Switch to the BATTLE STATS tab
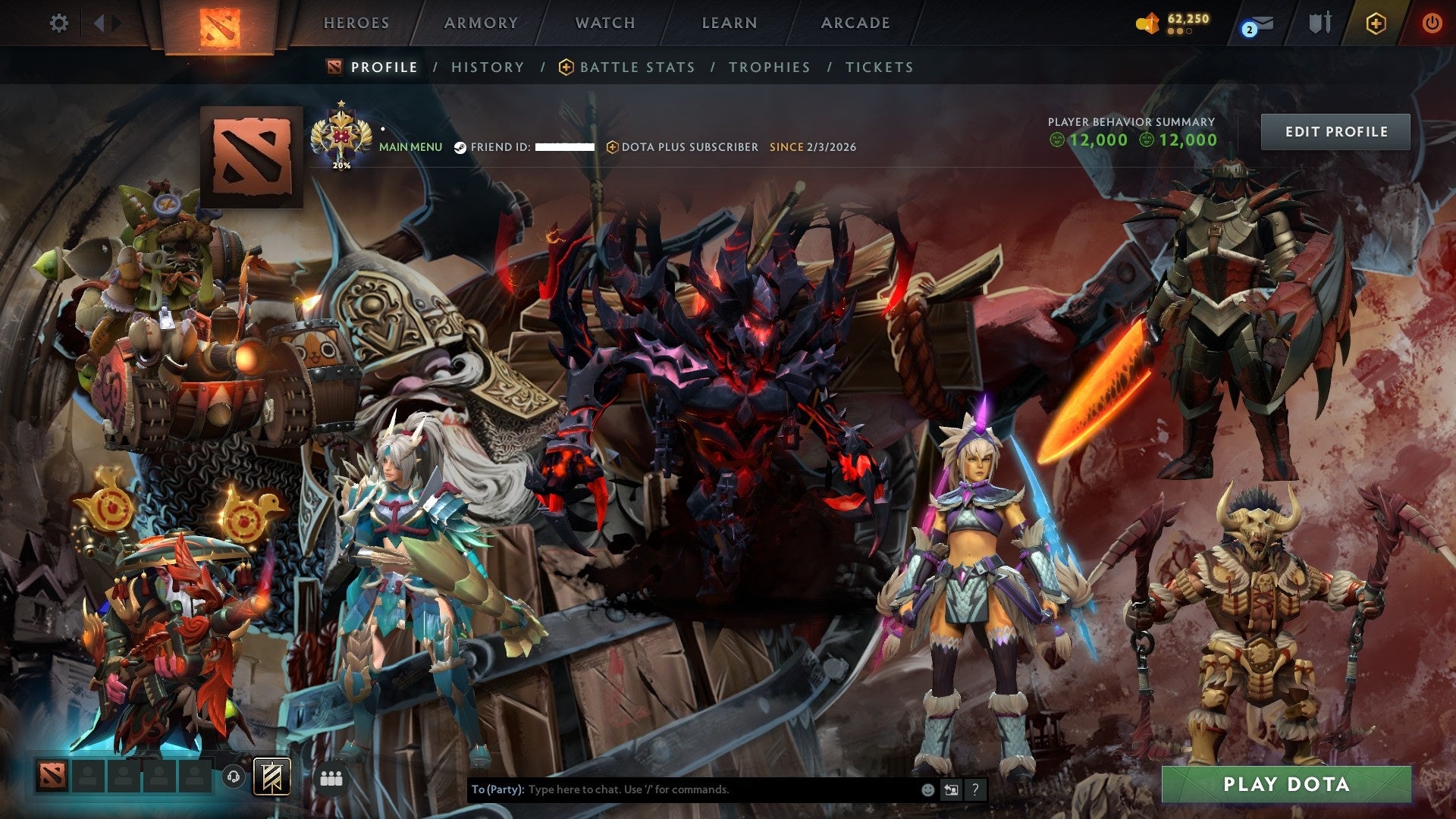This screenshot has height=819, width=1456. coord(635,67)
